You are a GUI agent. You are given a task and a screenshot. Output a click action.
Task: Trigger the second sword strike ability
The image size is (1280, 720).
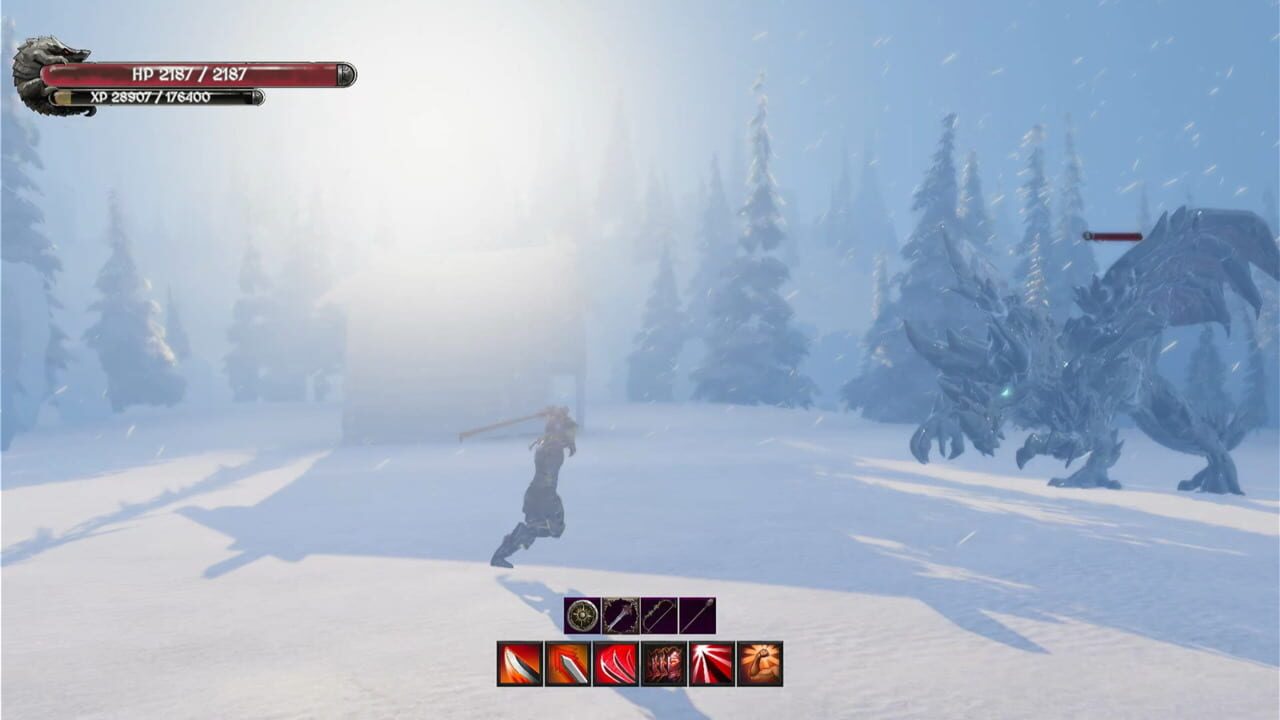pyautogui.click(x=566, y=662)
